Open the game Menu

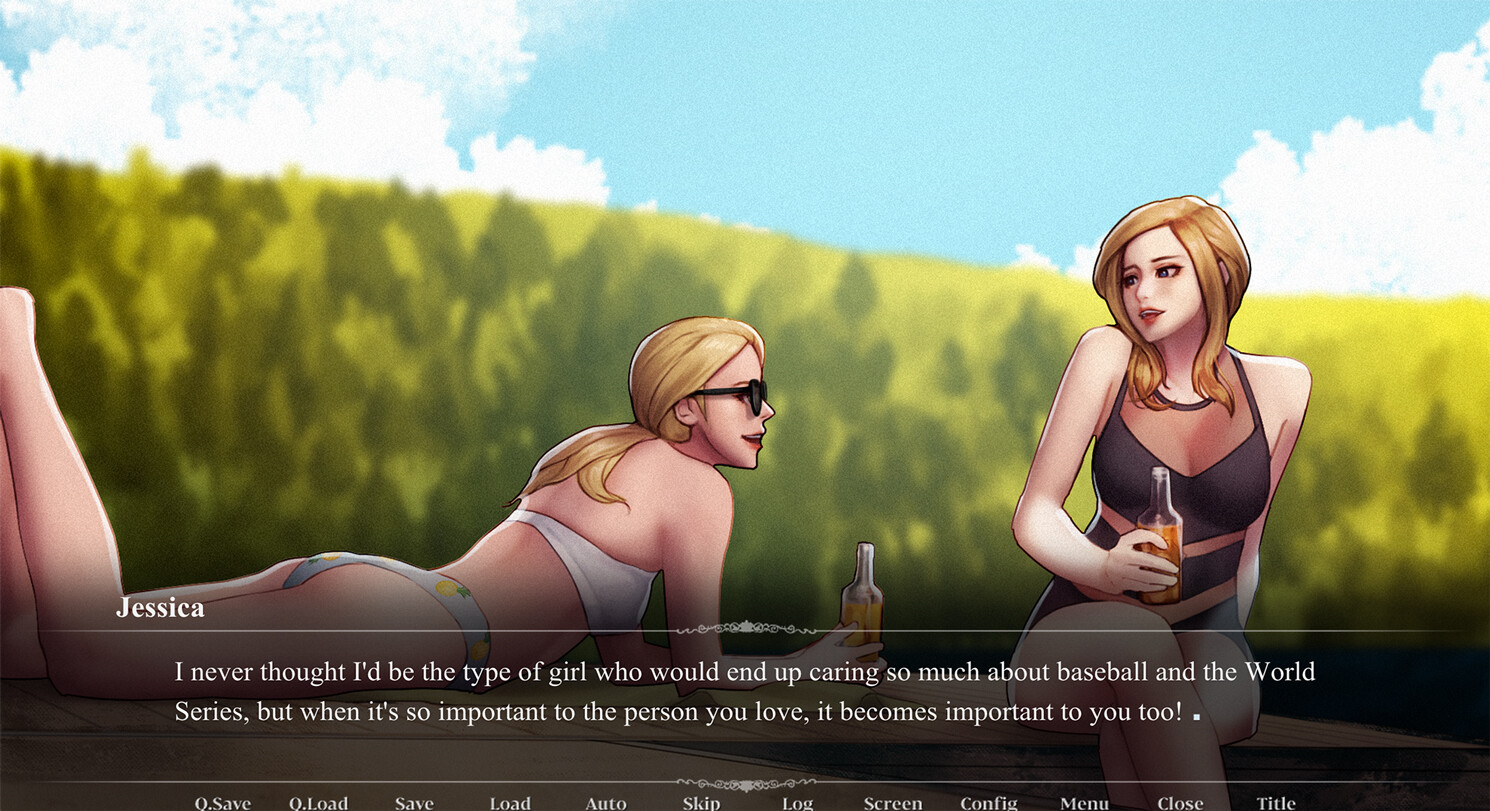1084,802
